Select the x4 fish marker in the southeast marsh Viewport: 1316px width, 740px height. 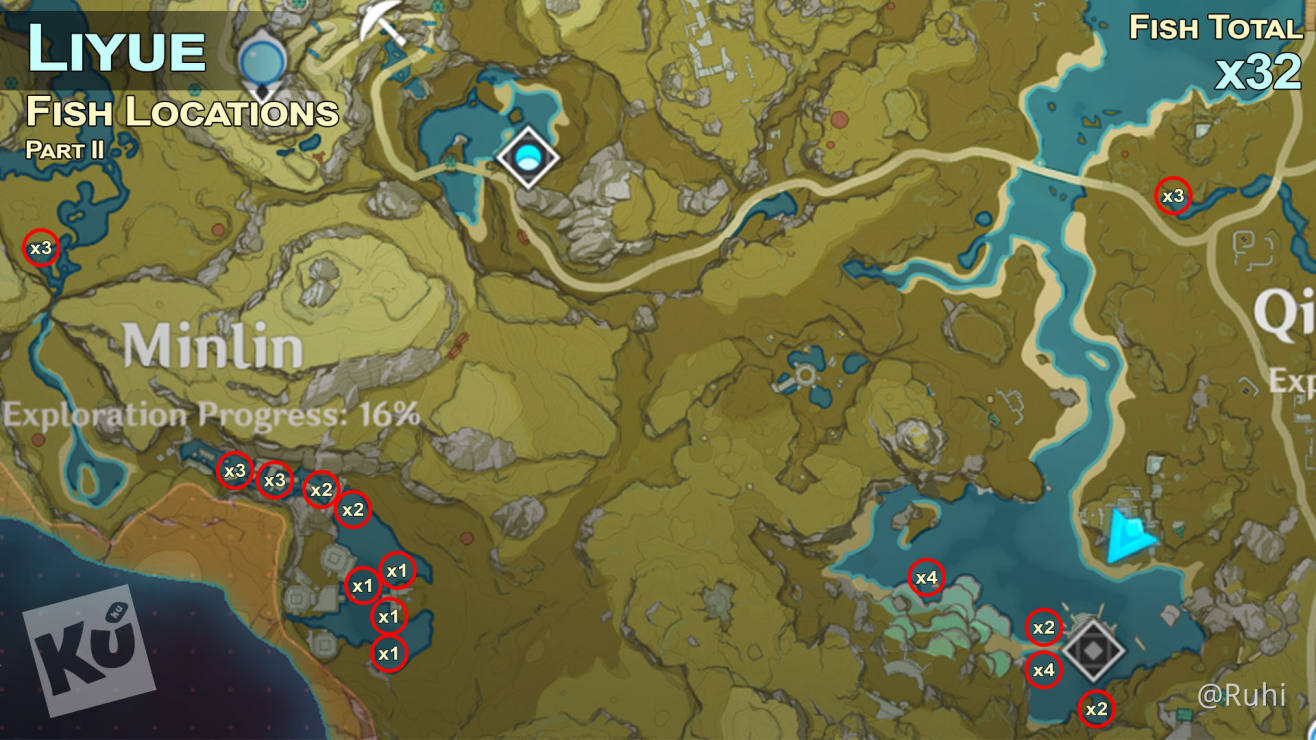pos(927,577)
